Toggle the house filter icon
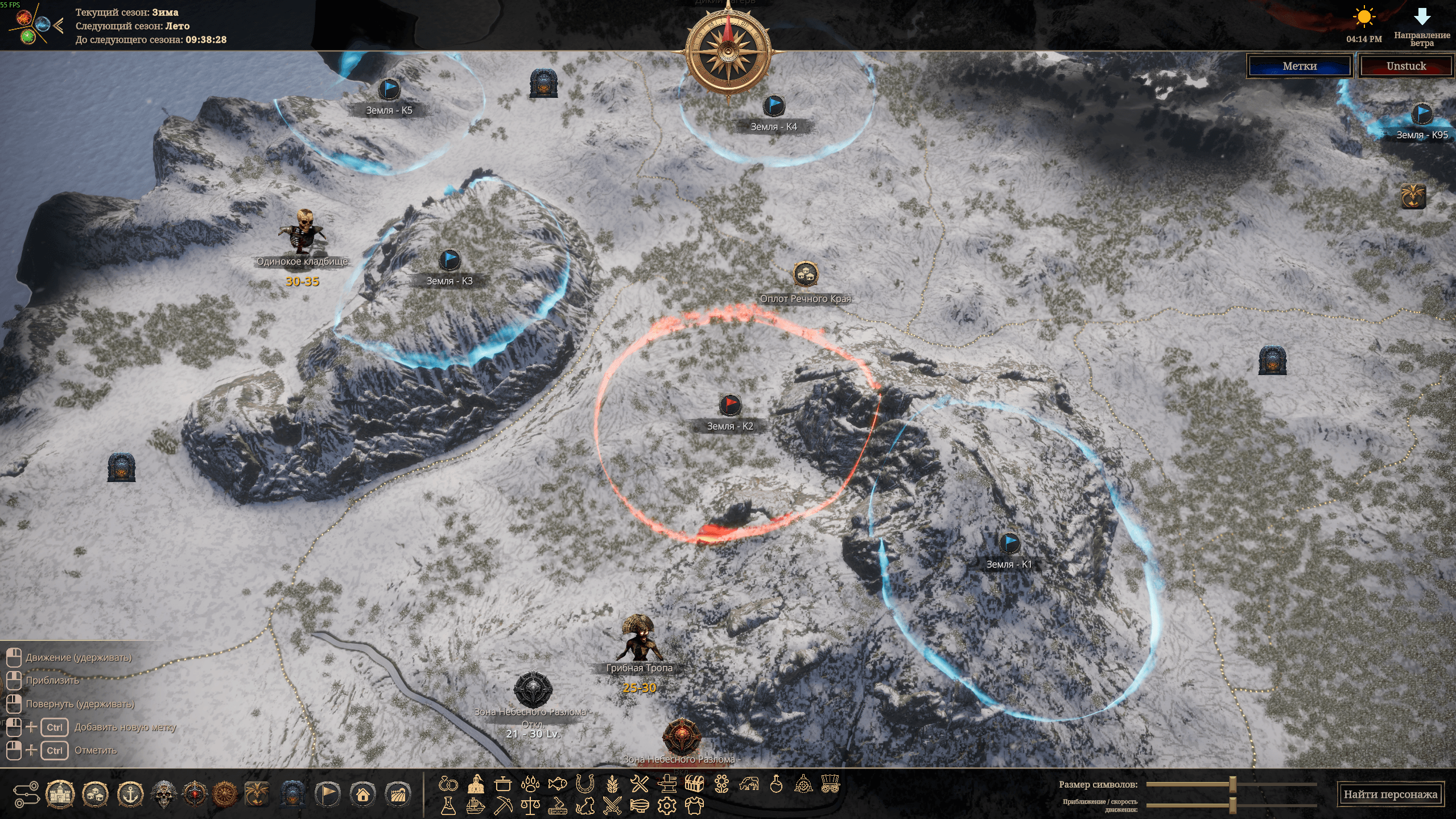 click(x=363, y=794)
